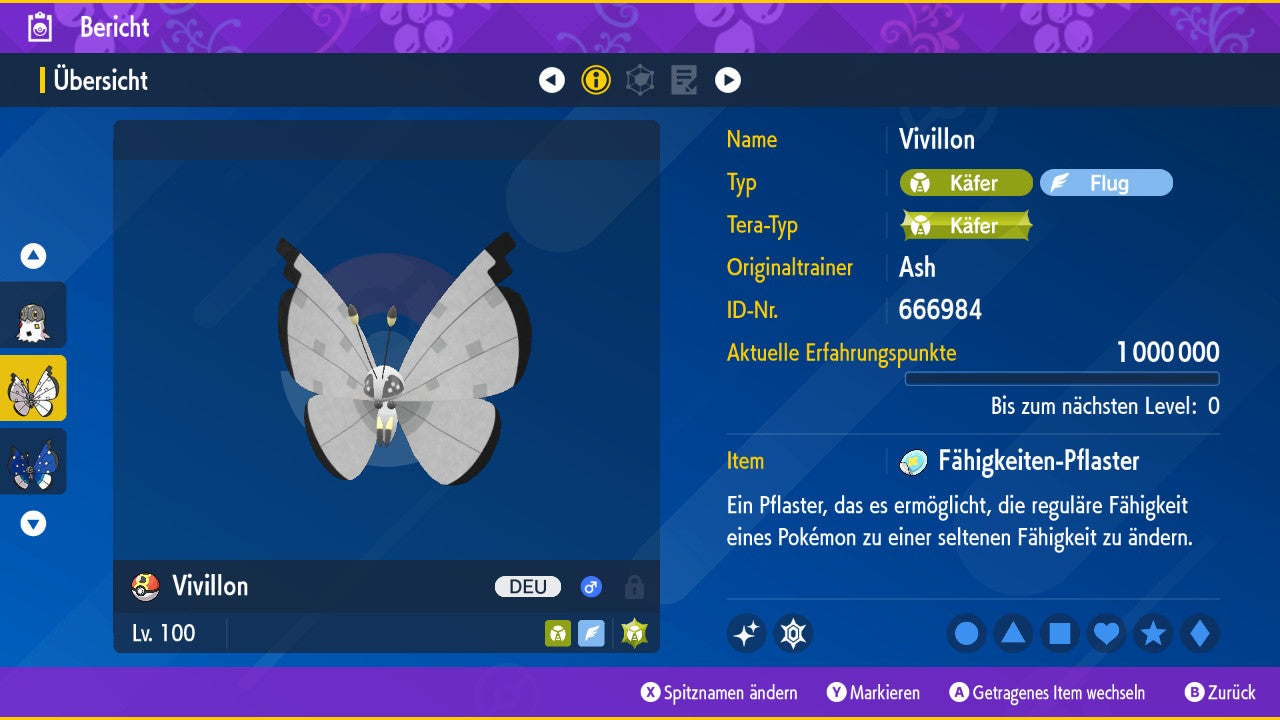This screenshot has height=720, width=1280.
Task: Pick the blue starry Vivillon thumbnail
Action: click(x=33, y=461)
